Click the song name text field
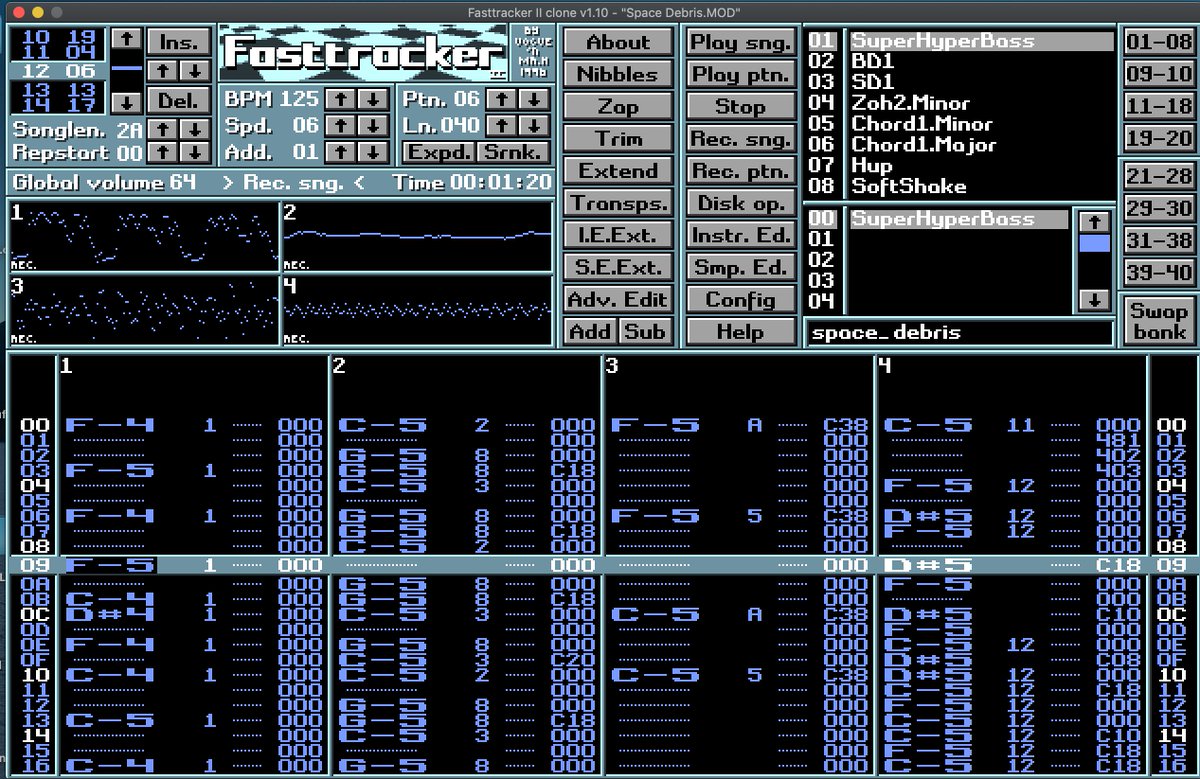 (958, 332)
